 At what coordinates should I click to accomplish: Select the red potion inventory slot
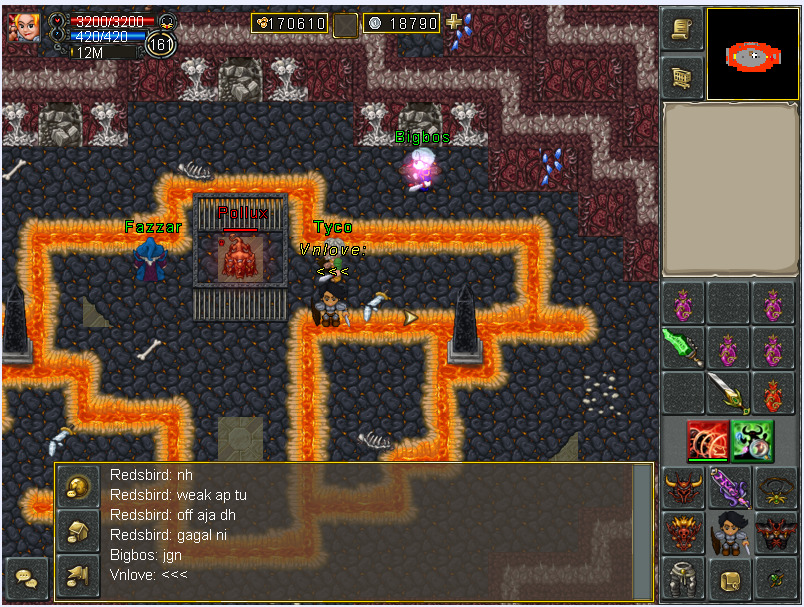click(x=773, y=393)
